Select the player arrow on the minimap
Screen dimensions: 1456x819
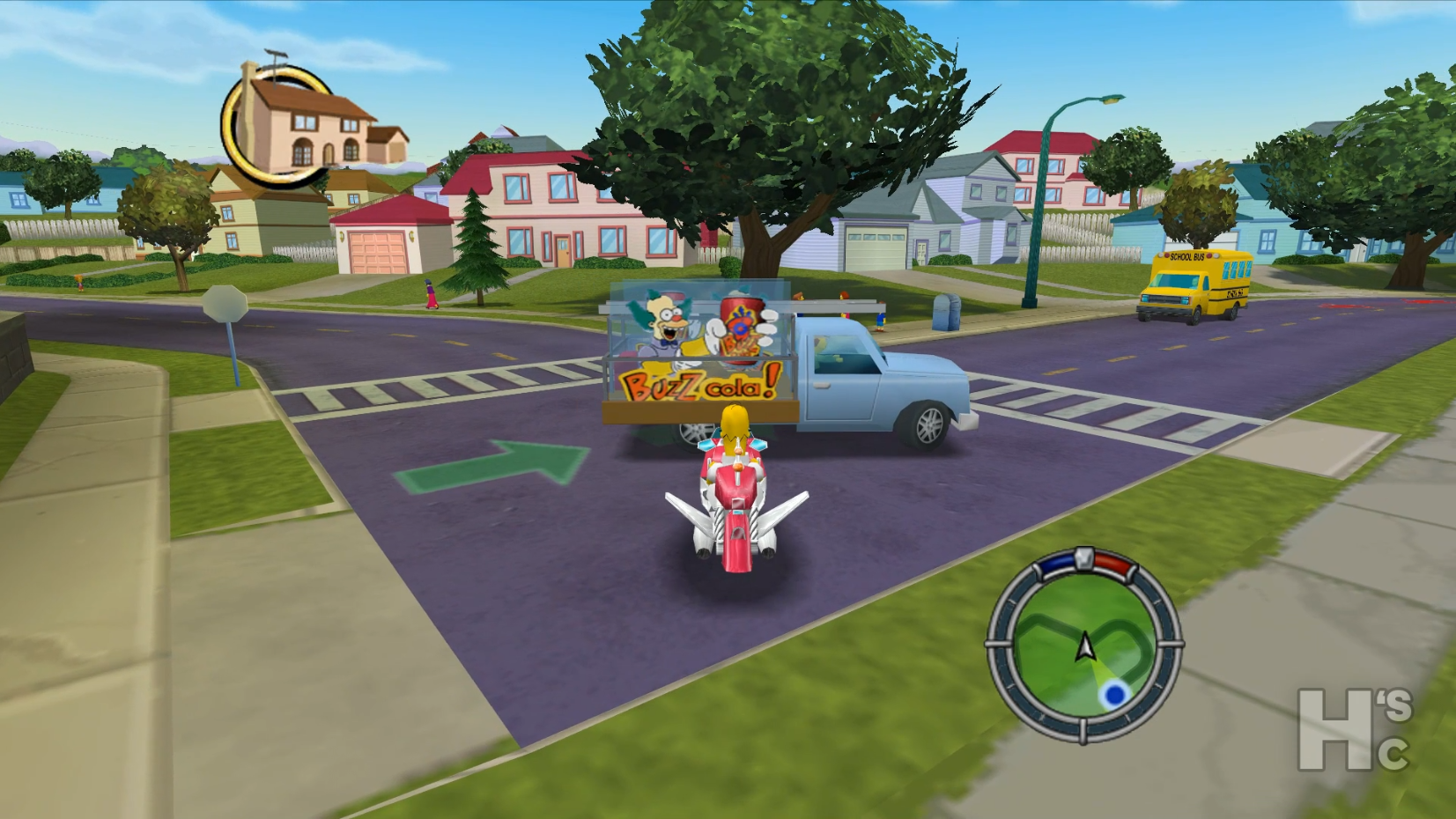(1085, 646)
